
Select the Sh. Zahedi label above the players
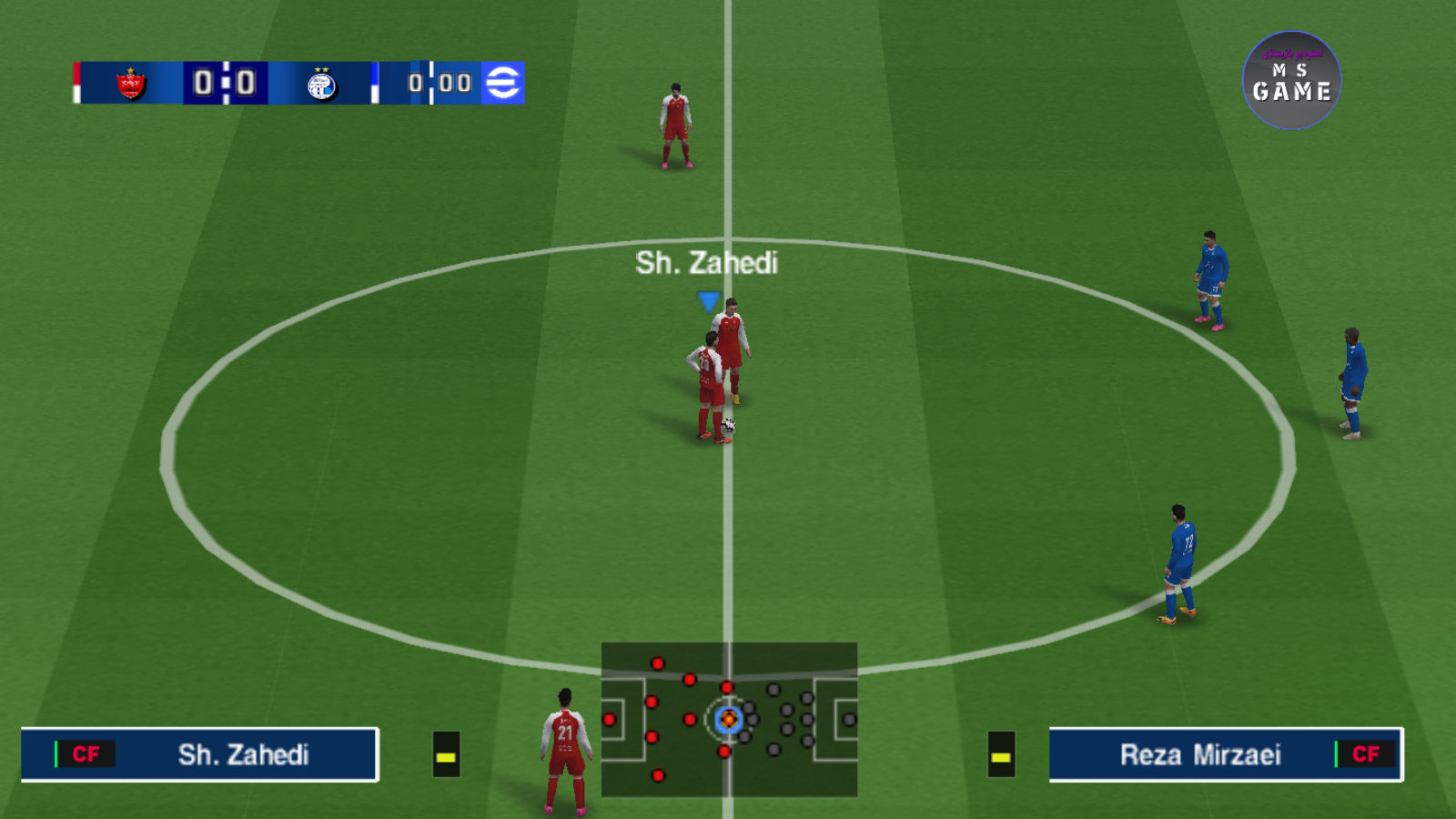pyautogui.click(x=706, y=262)
